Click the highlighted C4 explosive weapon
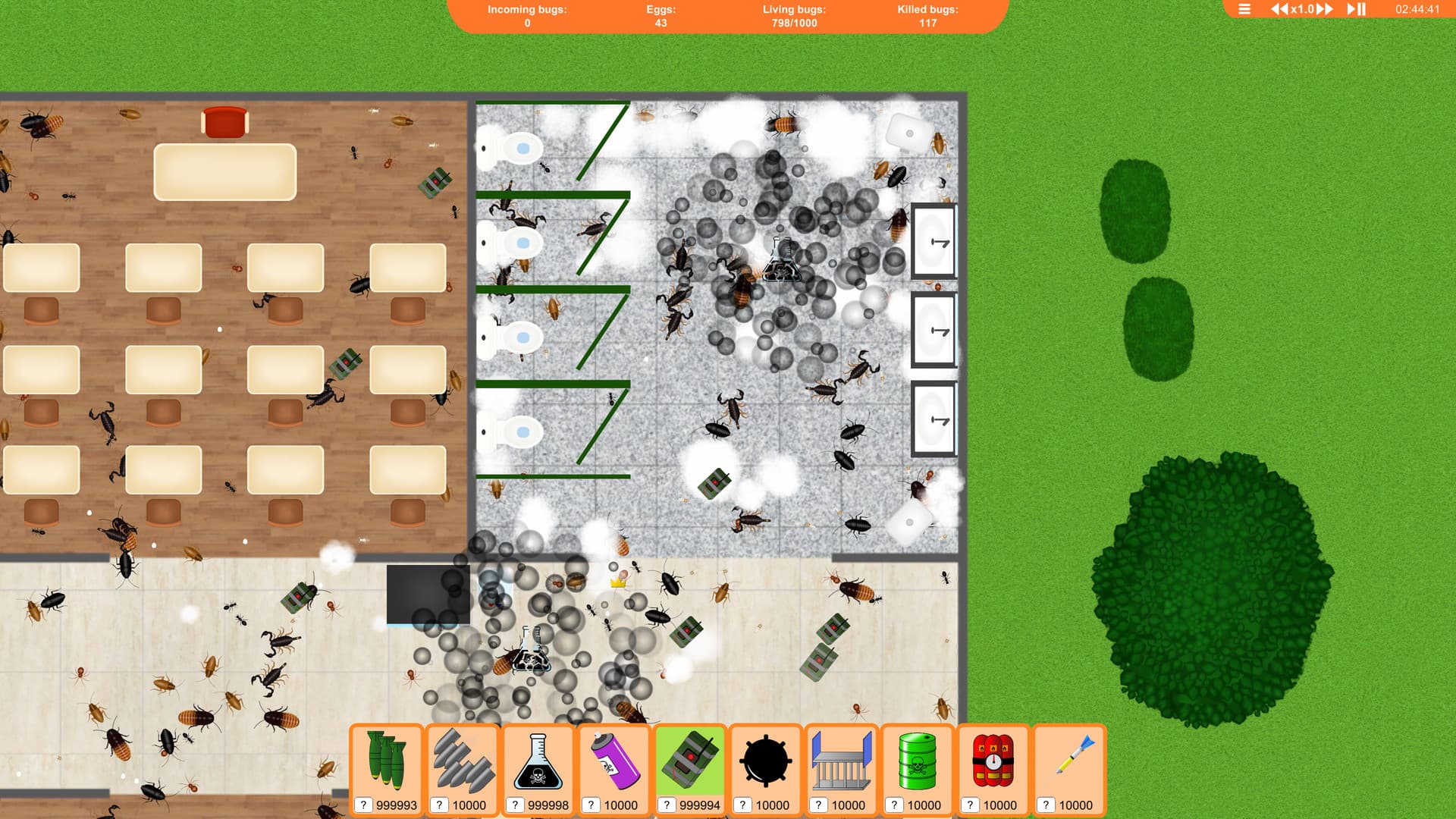This screenshot has width=1456, height=819. [x=690, y=758]
